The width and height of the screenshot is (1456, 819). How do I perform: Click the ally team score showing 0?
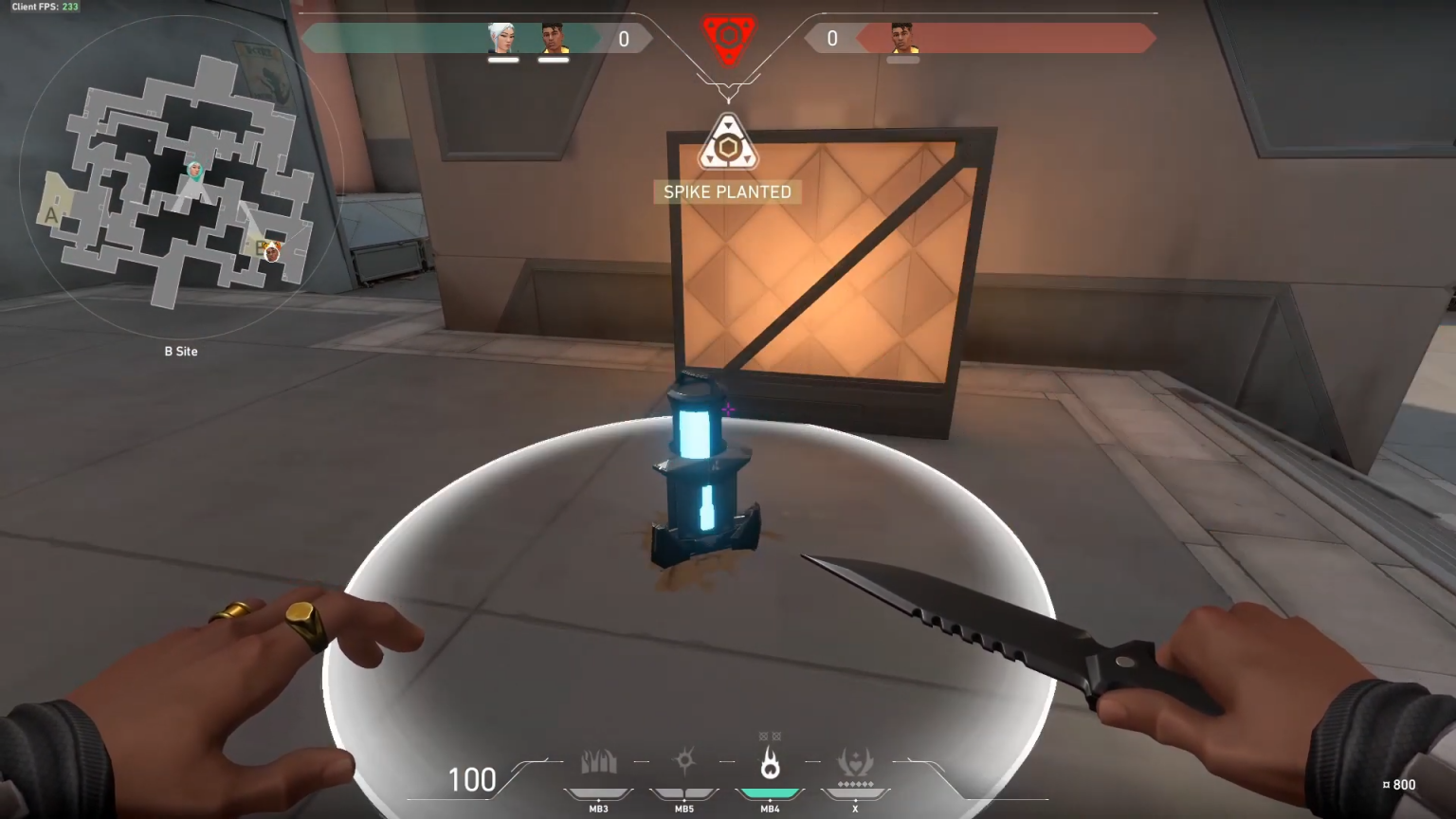click(x=624, y=39)
